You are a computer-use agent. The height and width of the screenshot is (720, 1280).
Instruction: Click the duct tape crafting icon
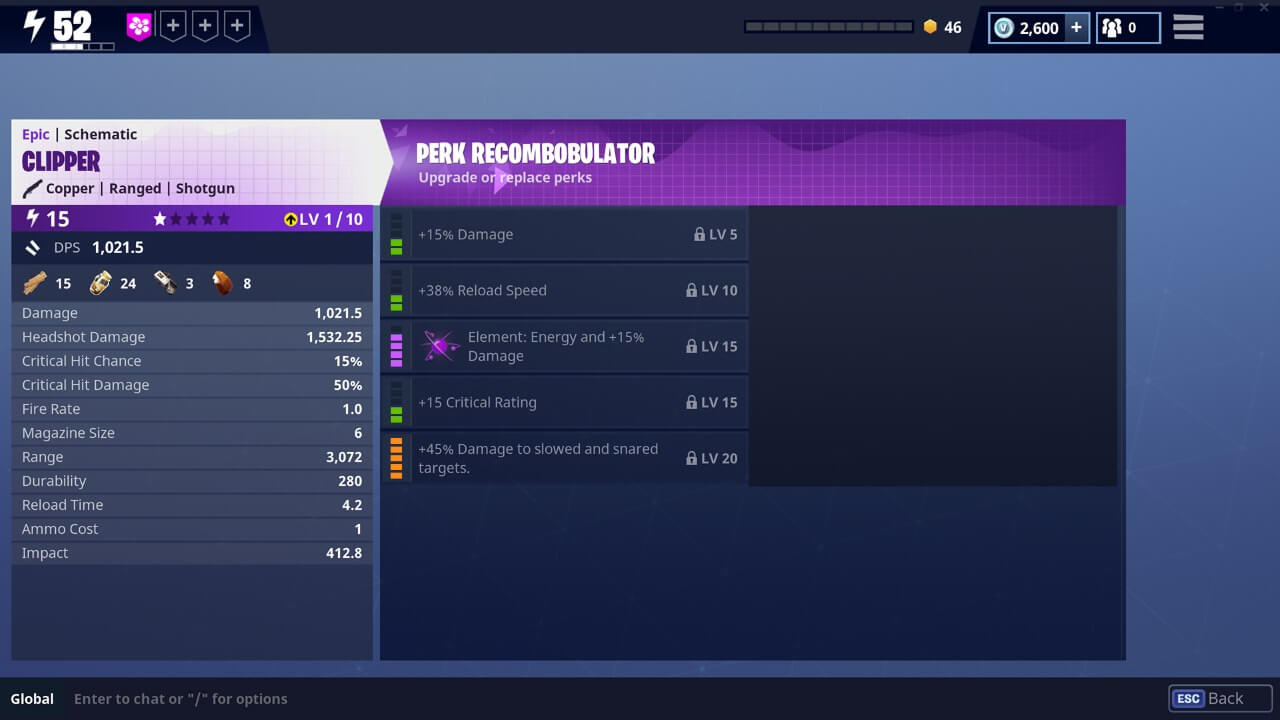167,282
